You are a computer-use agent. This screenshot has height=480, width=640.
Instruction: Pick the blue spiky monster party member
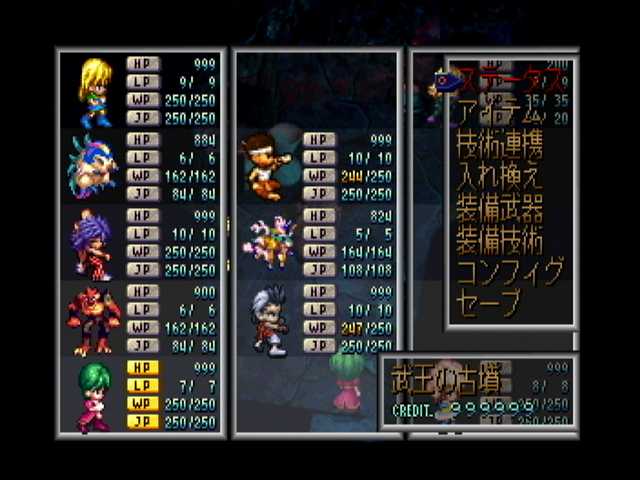(x=91, y=166)
